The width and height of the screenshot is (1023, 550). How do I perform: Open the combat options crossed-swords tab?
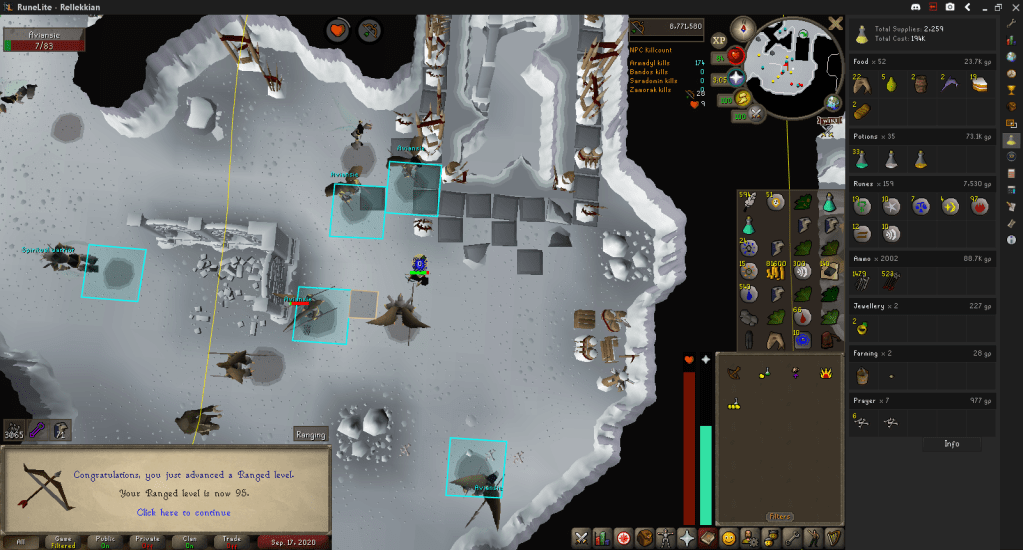tap(580, 537)
